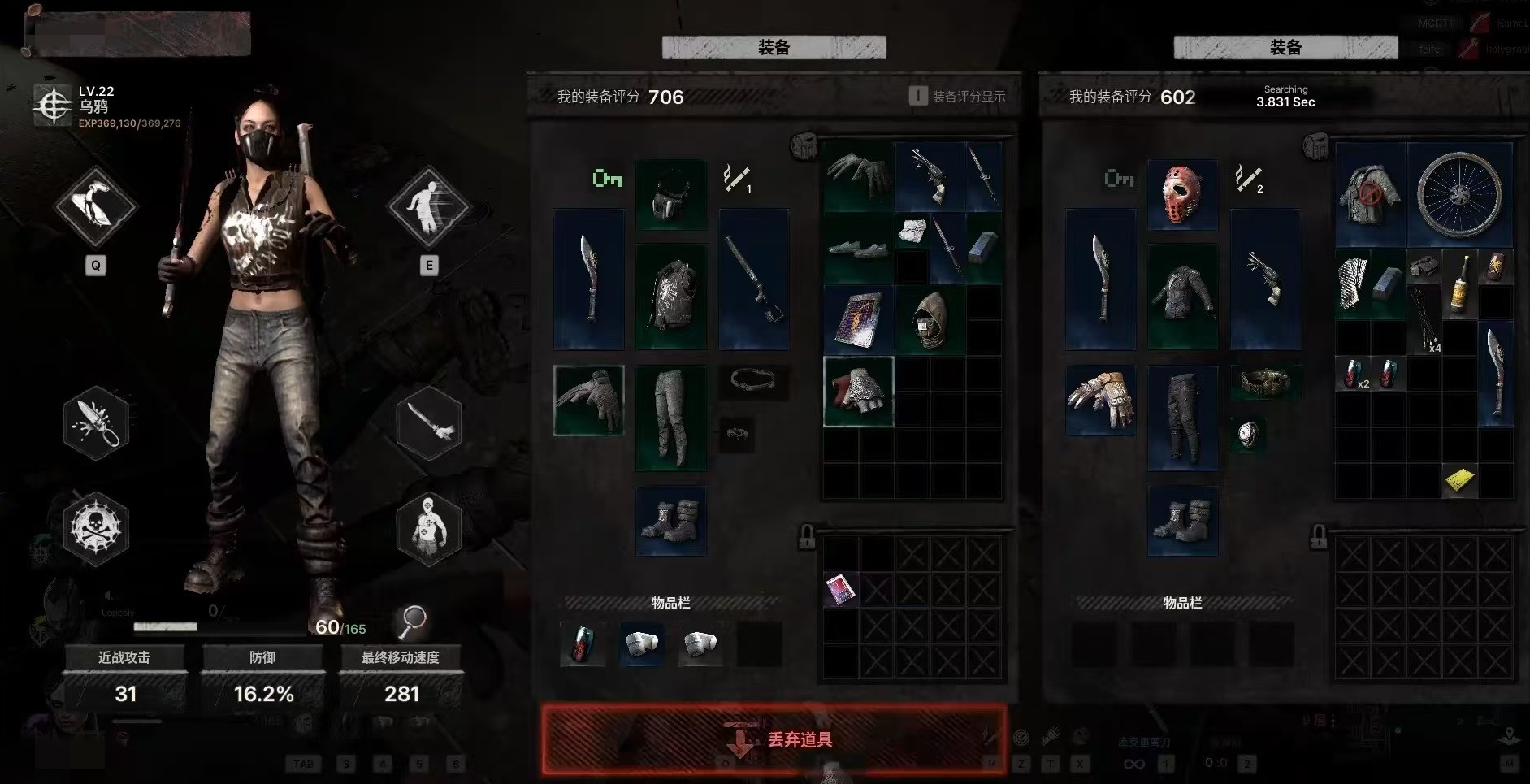
Task: Select the jacket with red prohibition mark
Action: (1371, 194)
